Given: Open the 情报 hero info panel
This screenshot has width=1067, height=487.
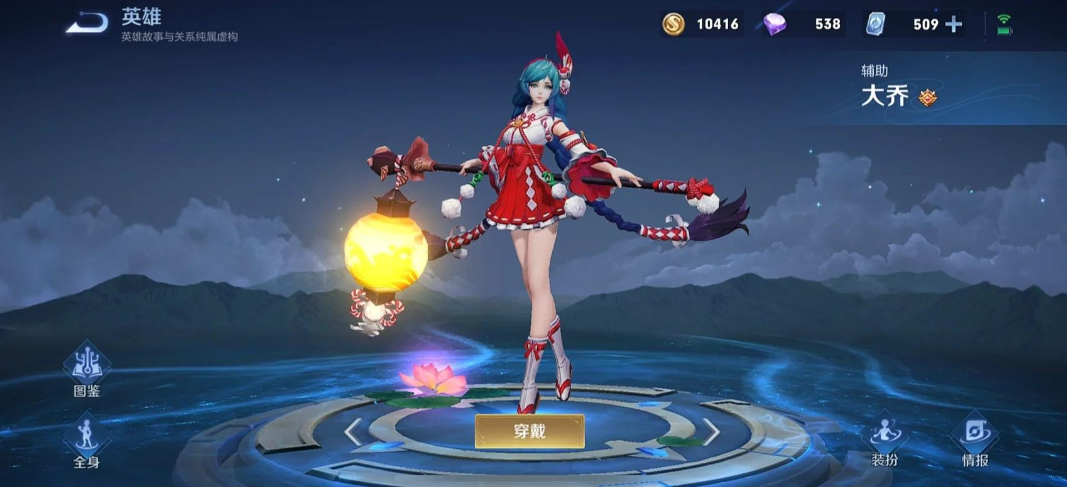Looking at the screenshot, I should 975,439.
